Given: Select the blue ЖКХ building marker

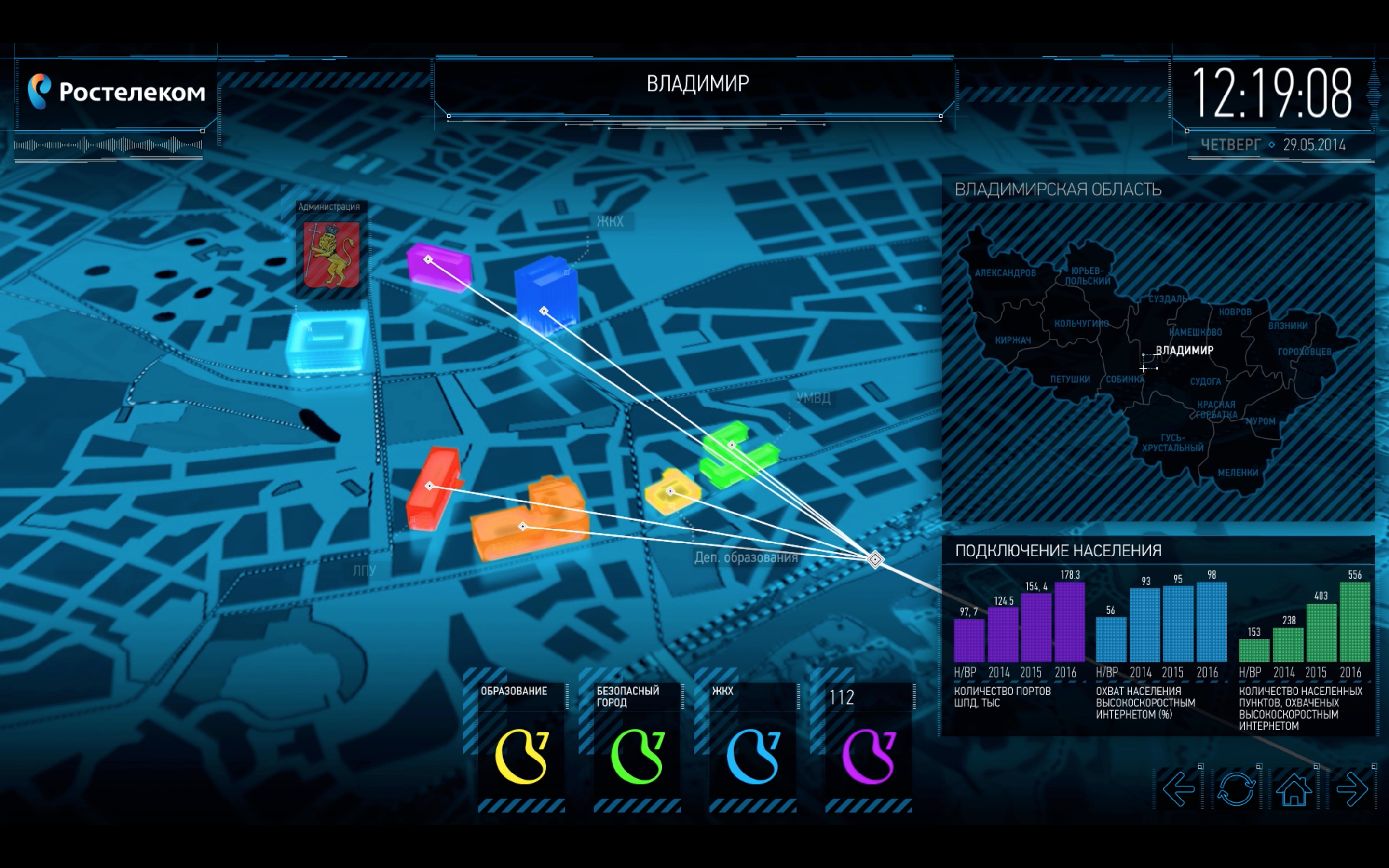Looking at the screenshot, I should [x=545, y=296].
